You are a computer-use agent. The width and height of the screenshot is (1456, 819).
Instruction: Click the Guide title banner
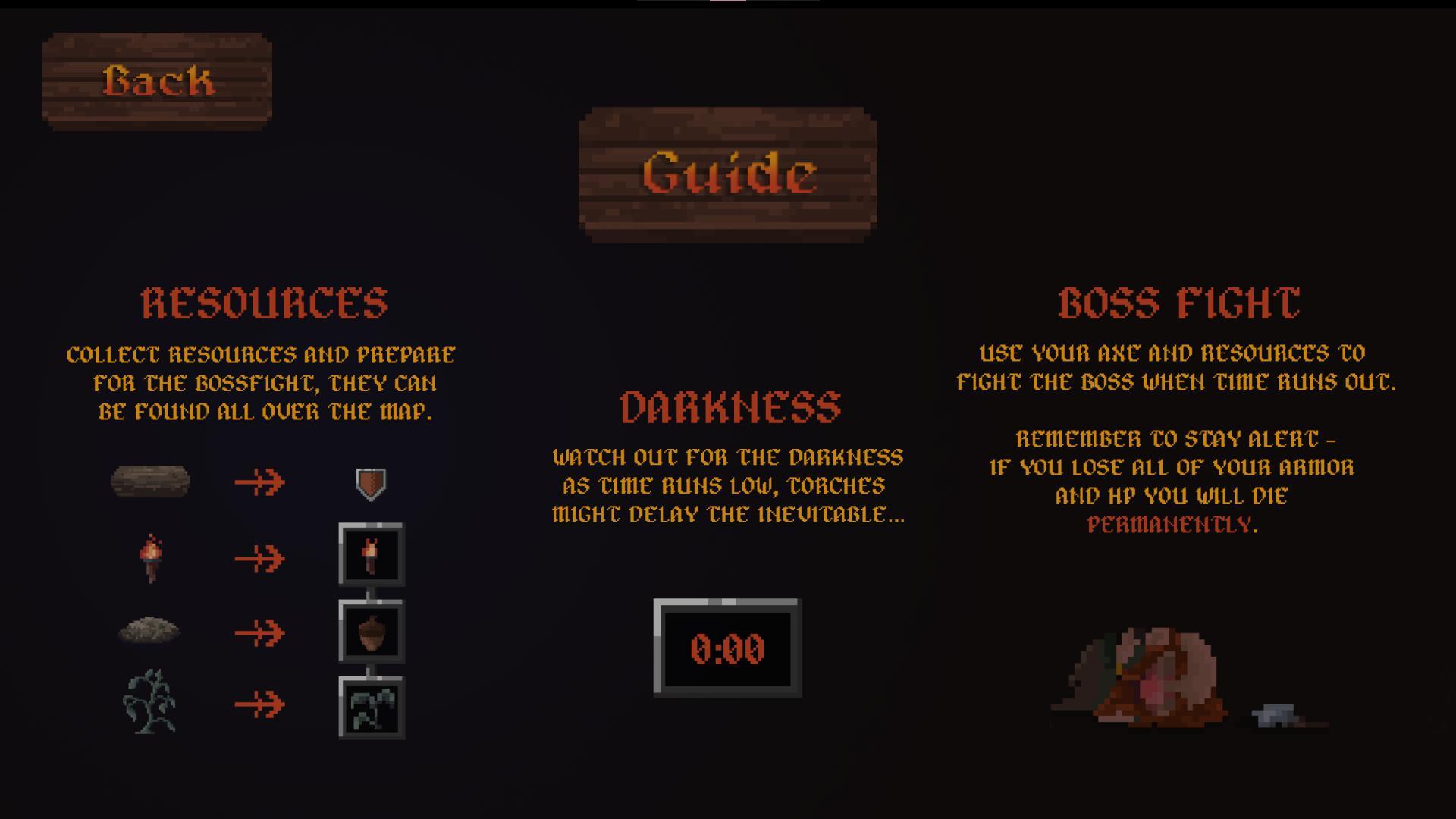(726, 174)
